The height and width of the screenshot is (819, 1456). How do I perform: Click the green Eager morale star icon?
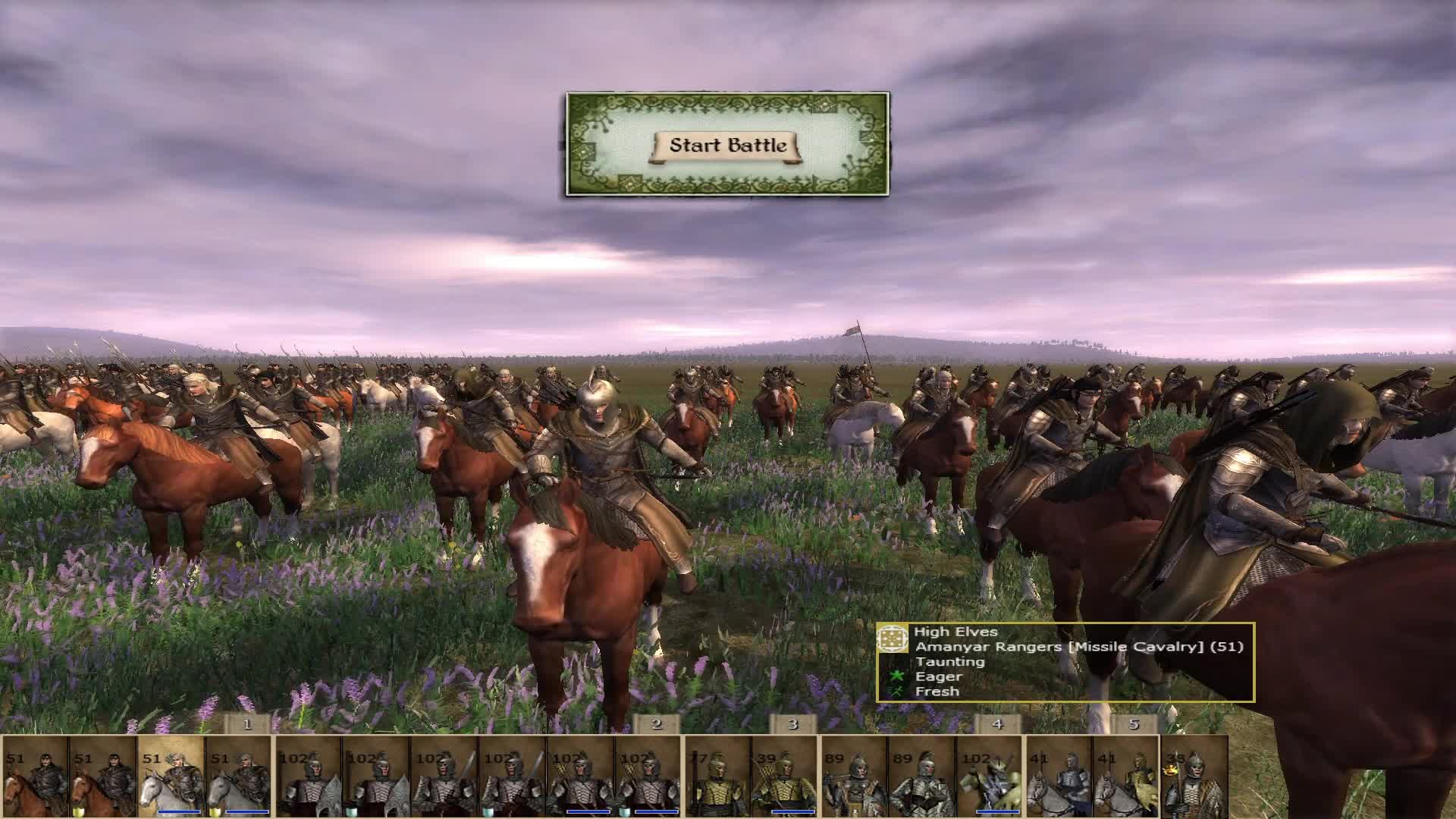click(896, 676)
